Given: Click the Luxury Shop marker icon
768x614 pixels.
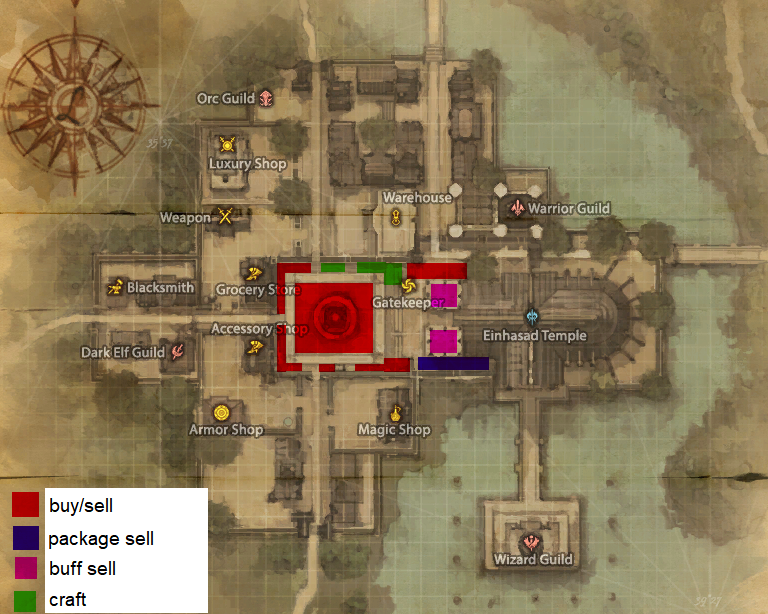Looking at the screenshot, I should [x=226, y=145].
